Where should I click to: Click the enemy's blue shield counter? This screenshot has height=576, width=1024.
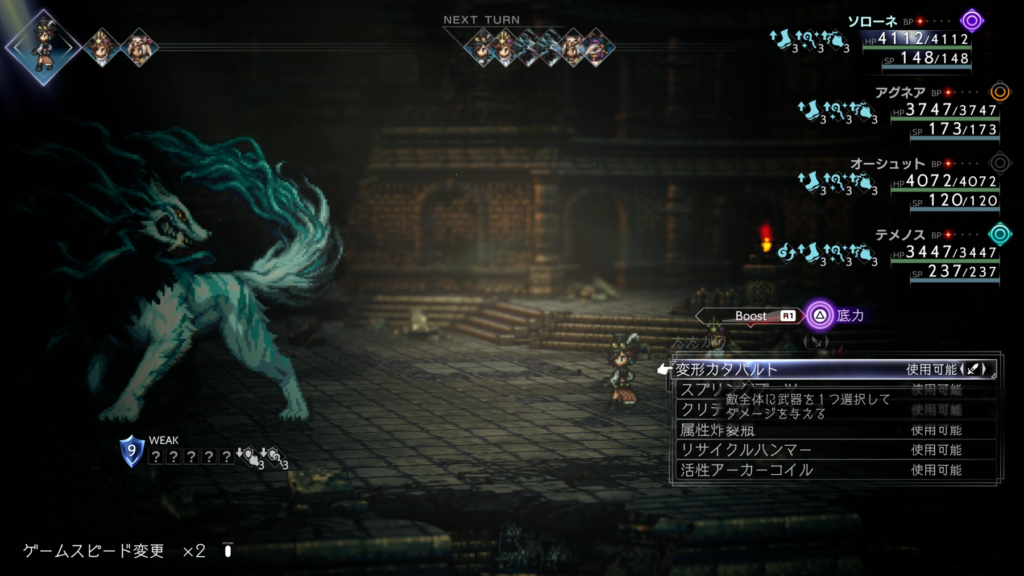[x=131, y=451]
